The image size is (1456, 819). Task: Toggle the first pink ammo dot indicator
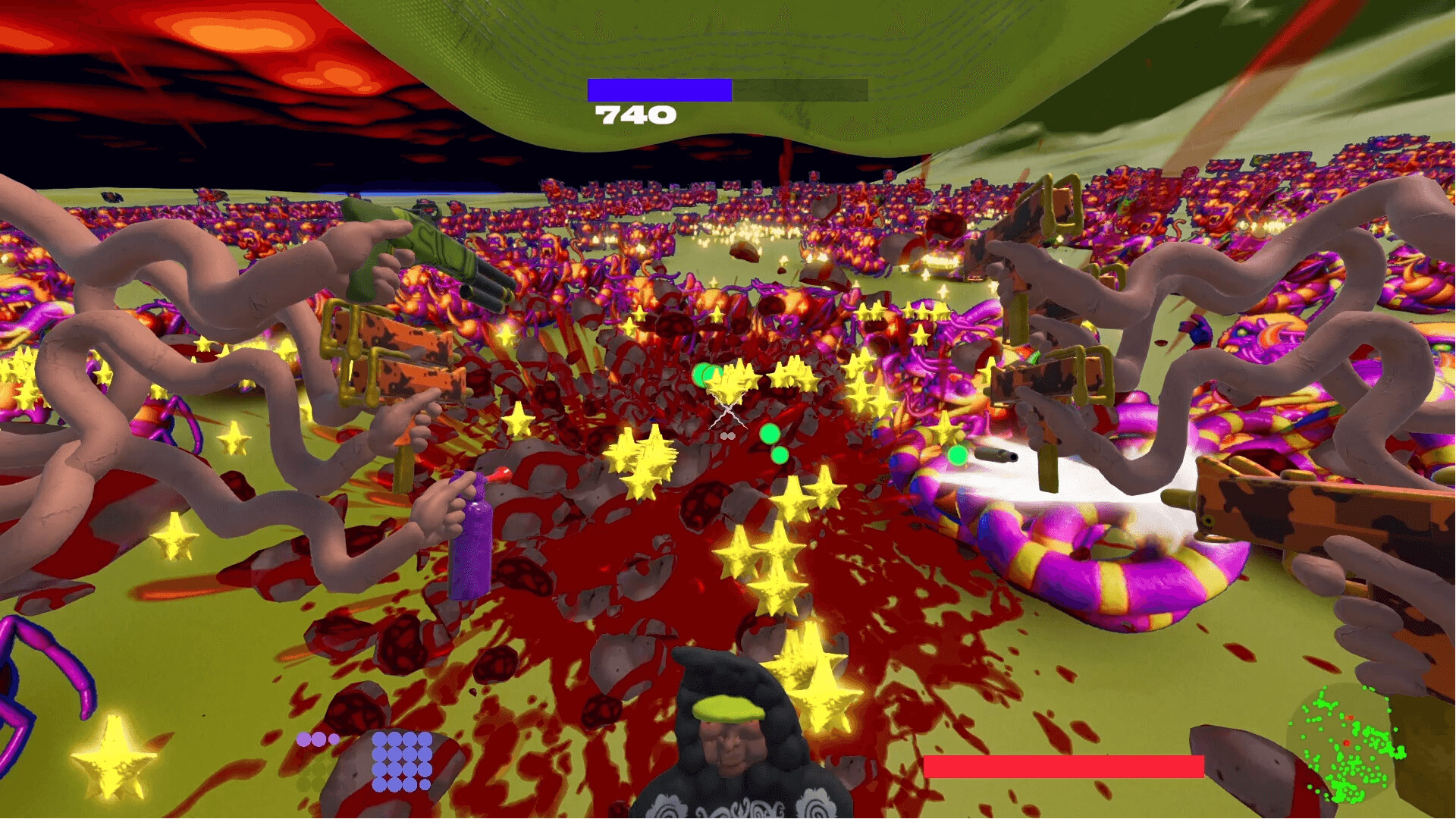303,738
